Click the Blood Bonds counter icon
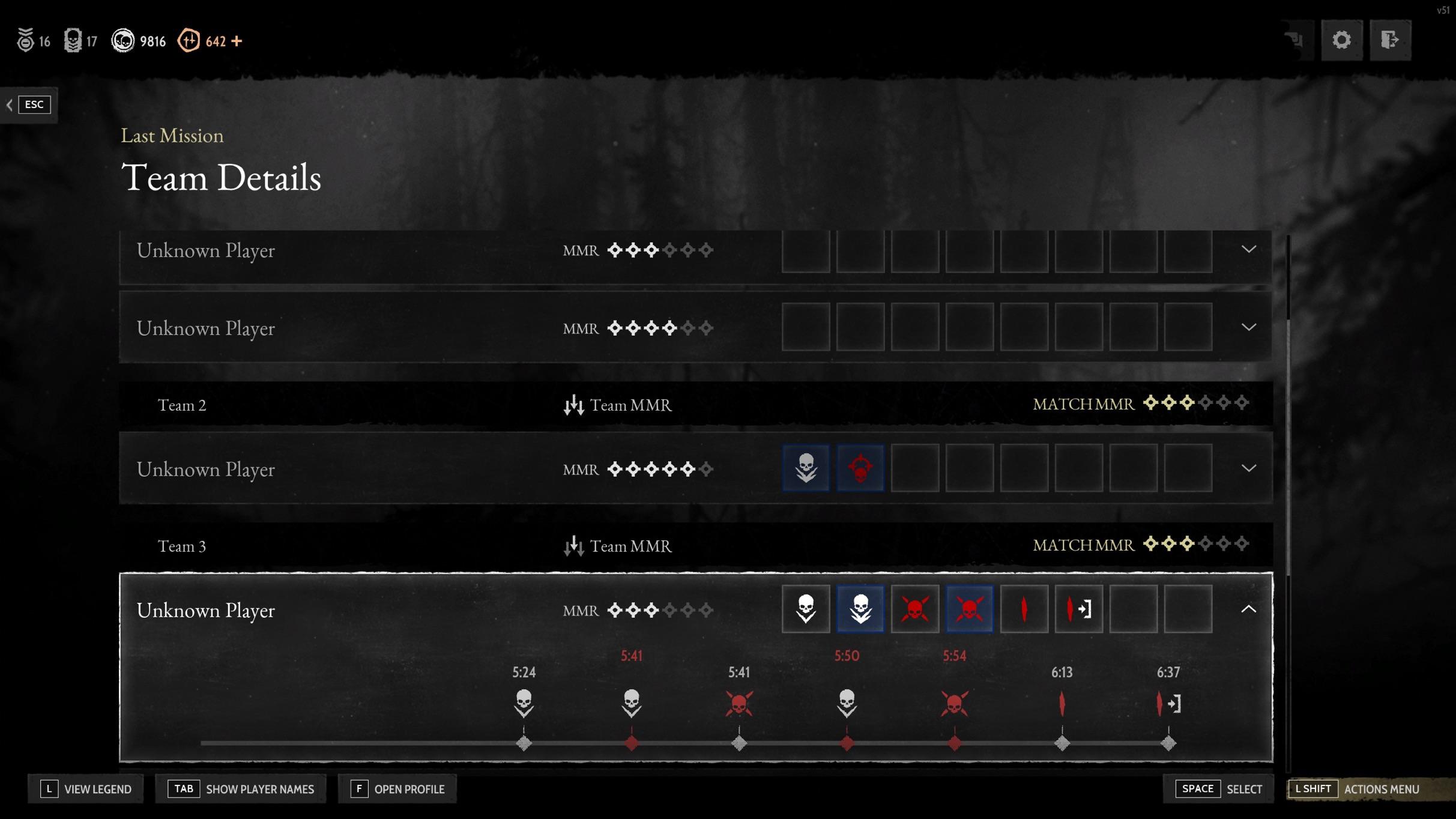 [x=189, y=40]
